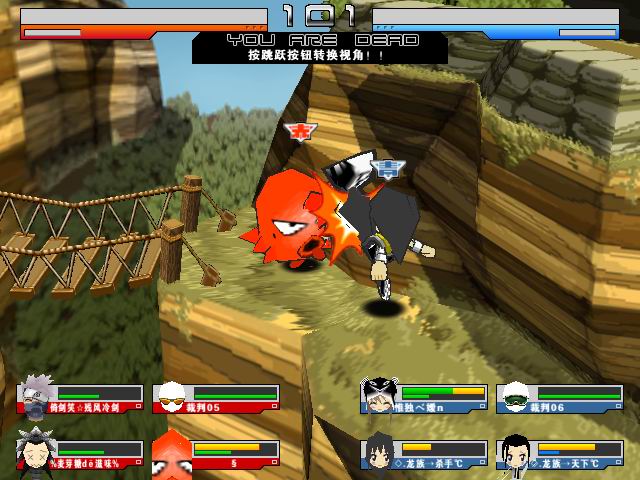Screen dimensions: 640x480
Task: Select the silver-haired masked ninja player panel
Action: point(80,398)
